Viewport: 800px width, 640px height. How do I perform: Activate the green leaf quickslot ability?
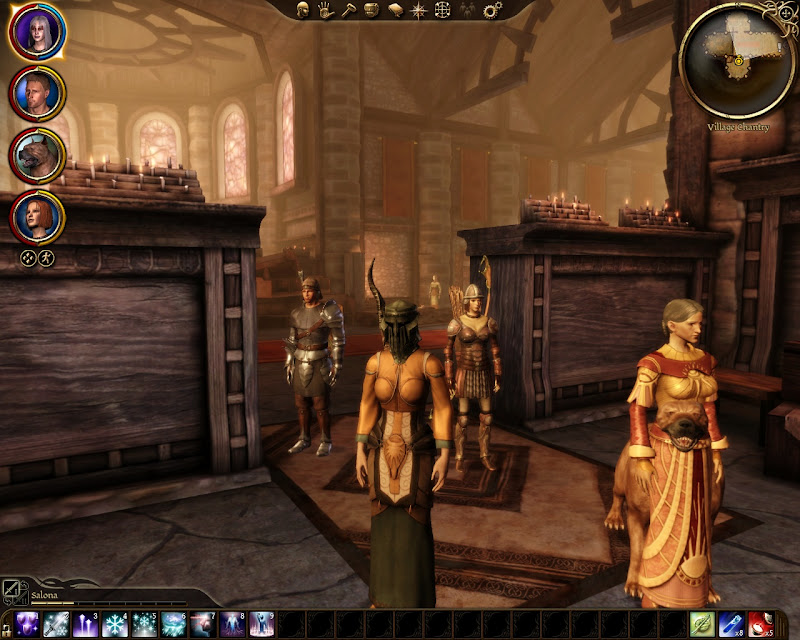(x=703, y=626)
